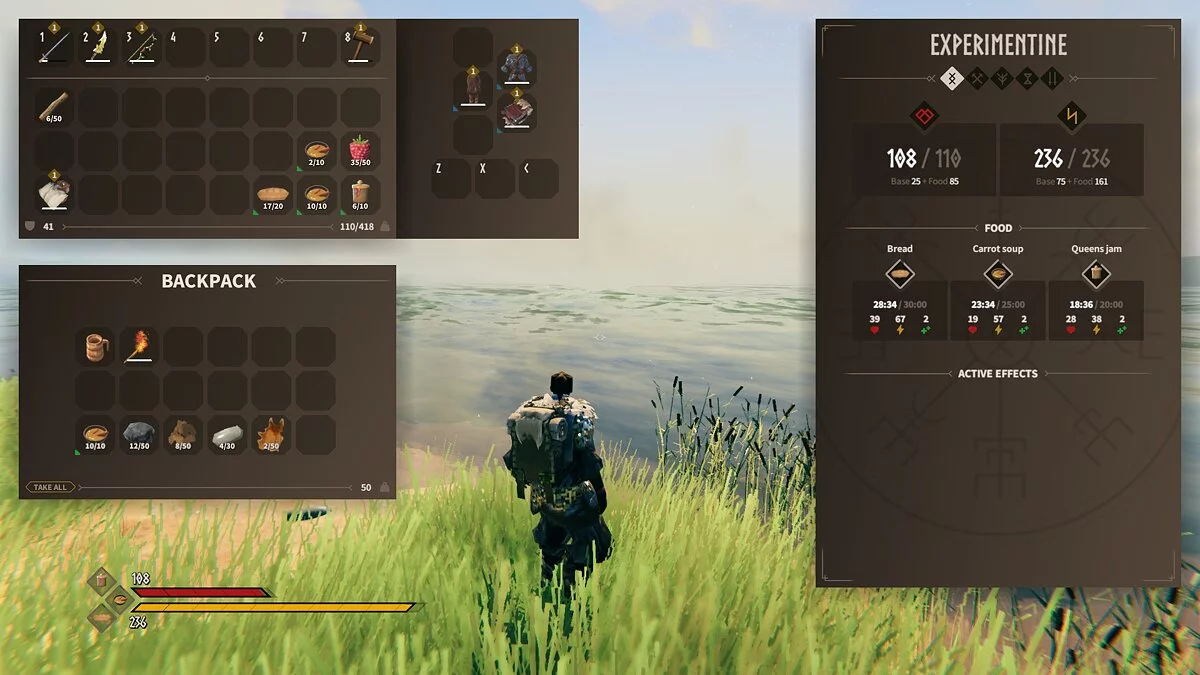Take all items from the backpack
The width and height of the screenshot is (1200, 675).
click(x=50, y=487)
